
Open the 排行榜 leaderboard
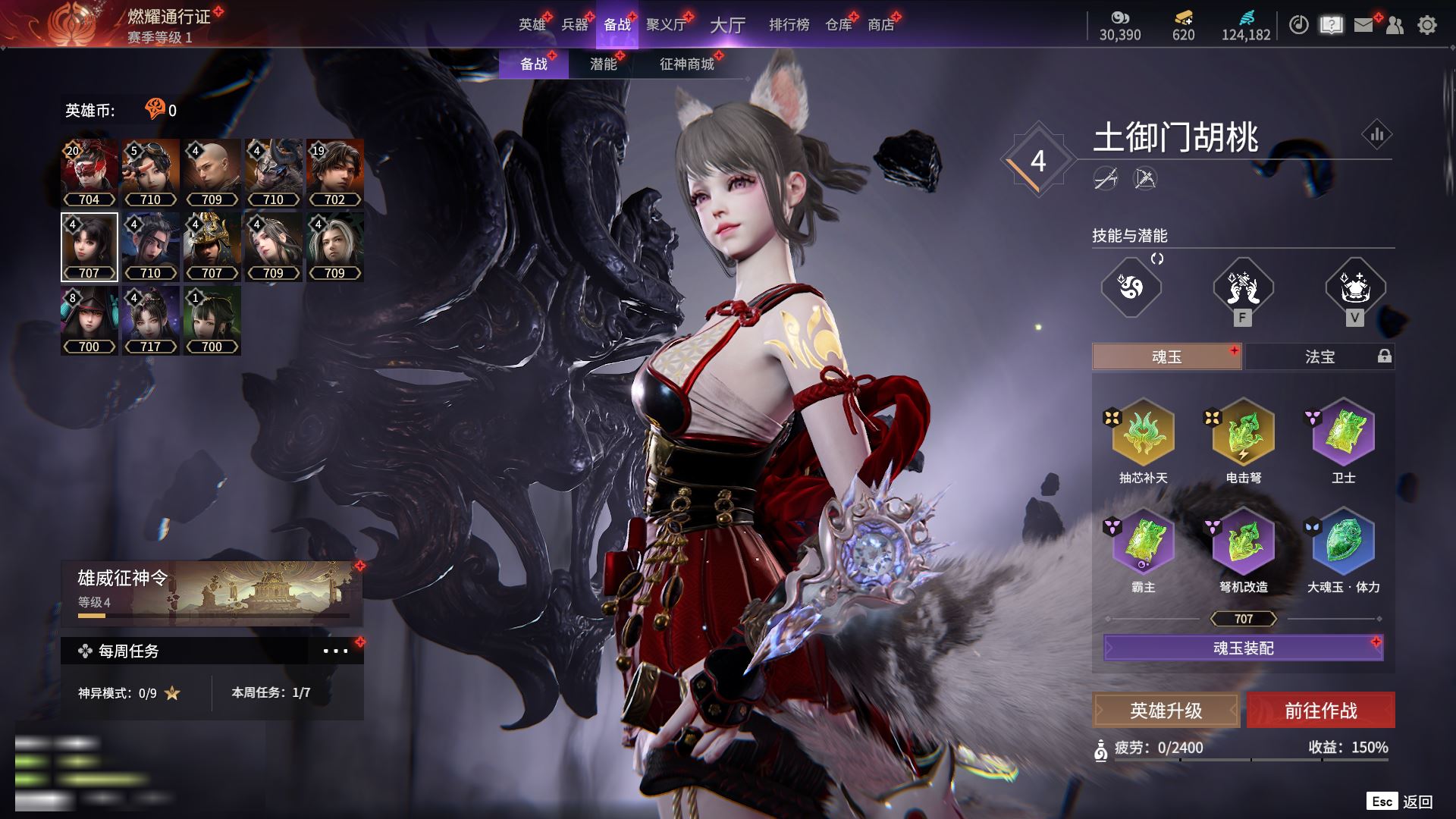[789, 25]
